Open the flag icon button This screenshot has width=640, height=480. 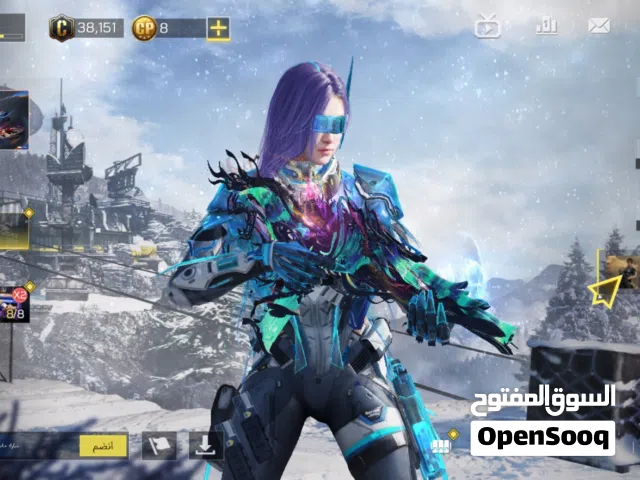click(x=158, y=446)
